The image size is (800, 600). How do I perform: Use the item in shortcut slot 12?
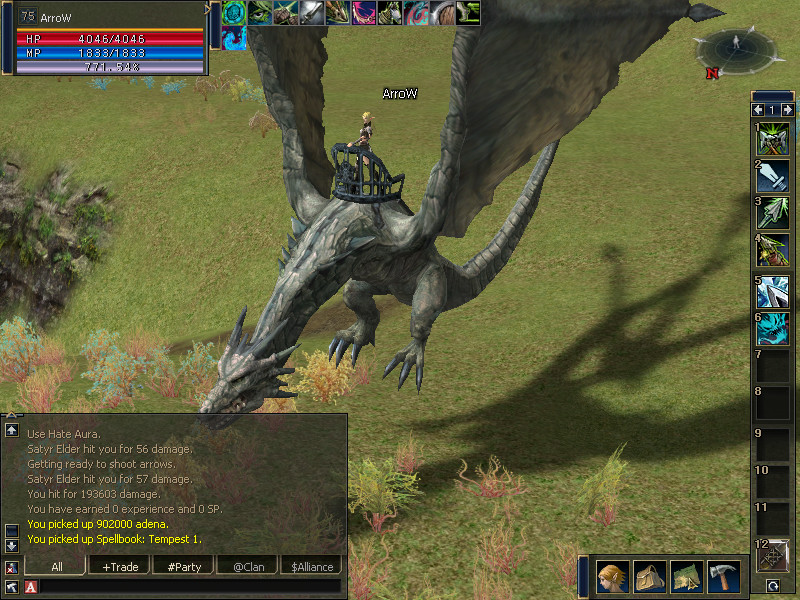(x=773, y=556)
